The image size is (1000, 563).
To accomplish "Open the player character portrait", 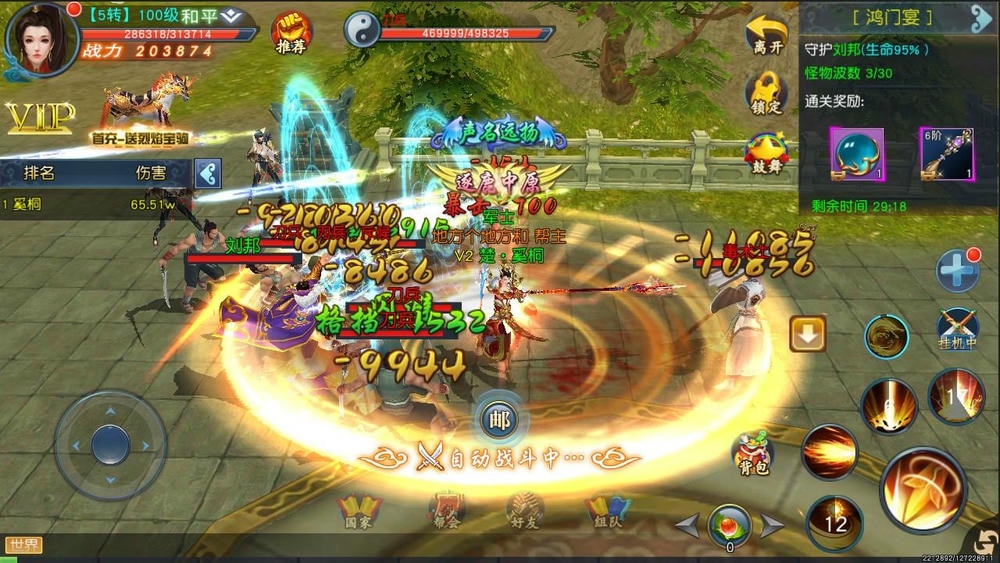I will pyautogui.click(x=40, y=38).
